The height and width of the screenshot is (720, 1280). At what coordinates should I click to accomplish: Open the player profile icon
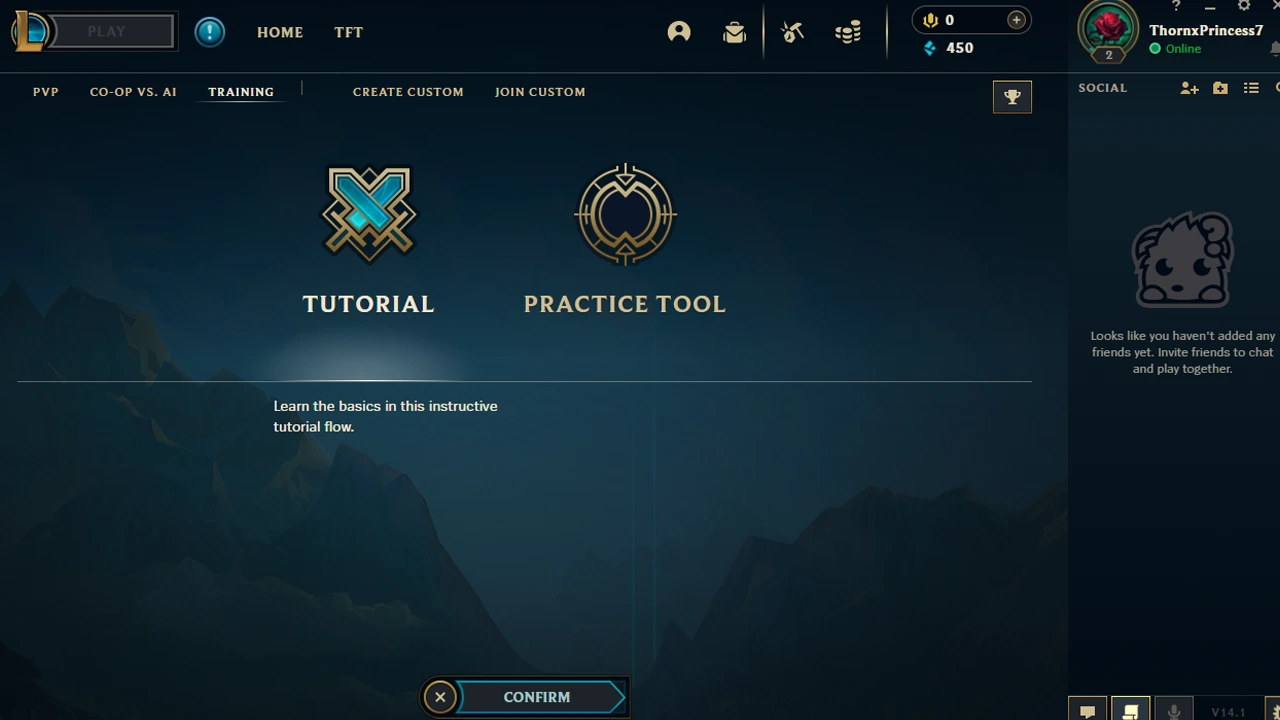point(679,31)
